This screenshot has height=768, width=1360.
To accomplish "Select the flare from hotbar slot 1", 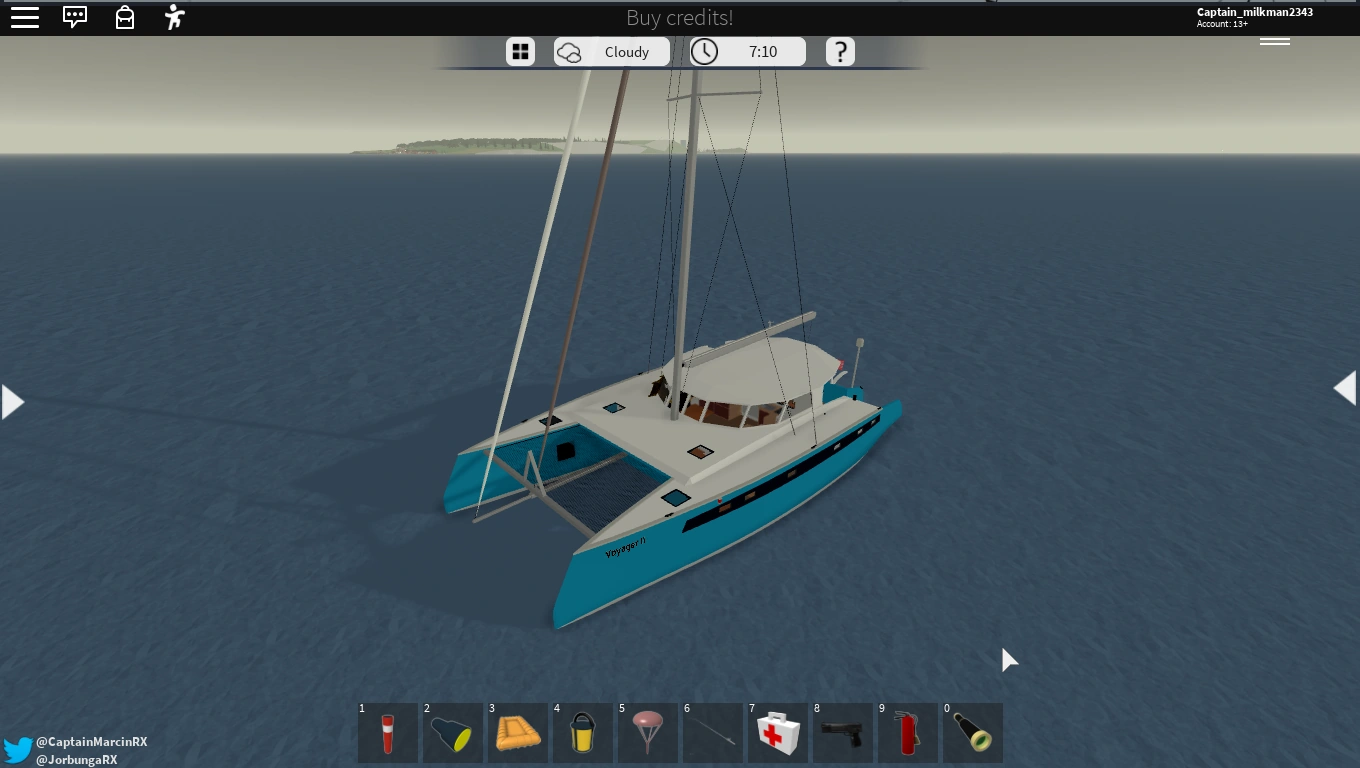I will click(387, 732).
